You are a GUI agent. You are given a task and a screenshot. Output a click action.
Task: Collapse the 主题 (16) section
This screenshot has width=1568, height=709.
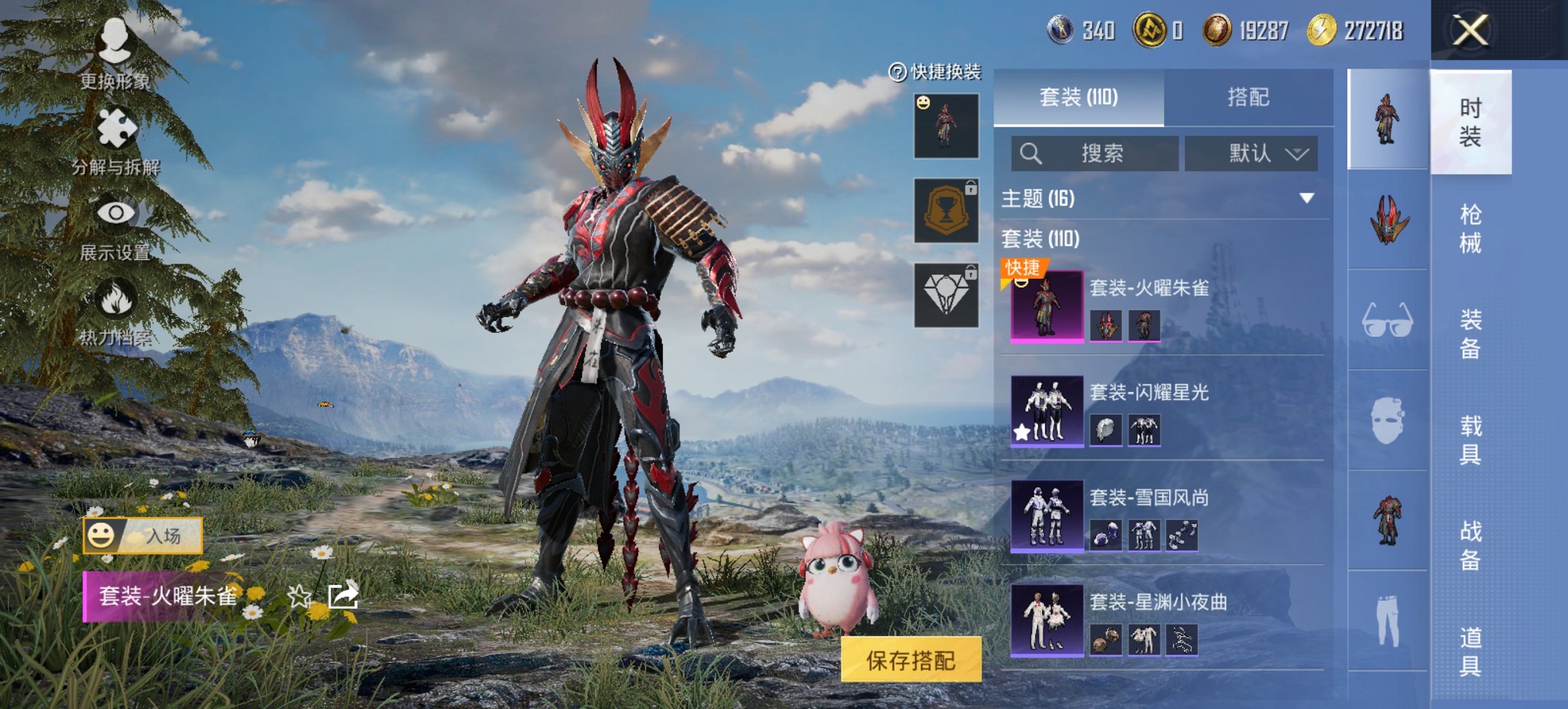[1307, 198]
